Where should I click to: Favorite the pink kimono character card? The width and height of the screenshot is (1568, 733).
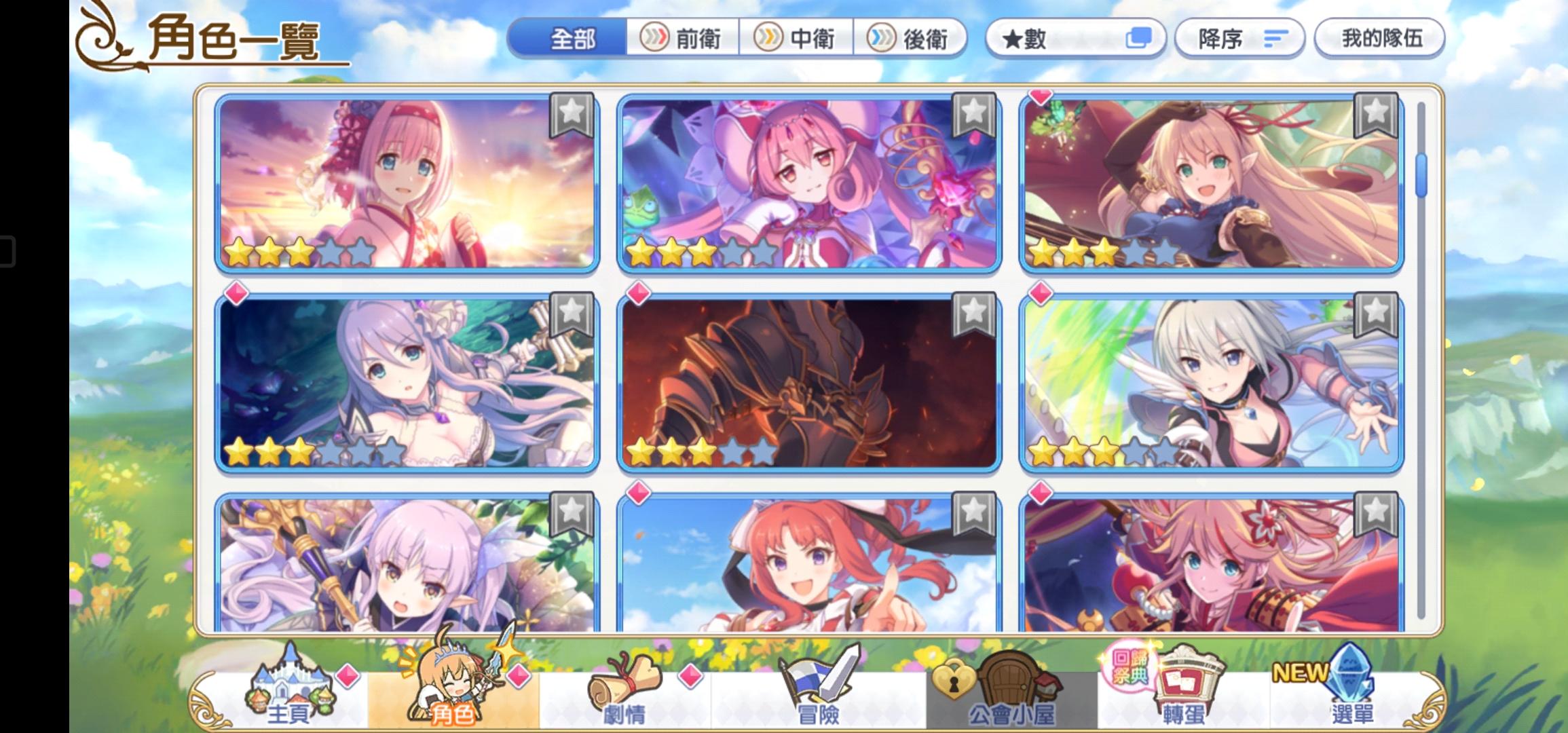[x=572, y=115]
